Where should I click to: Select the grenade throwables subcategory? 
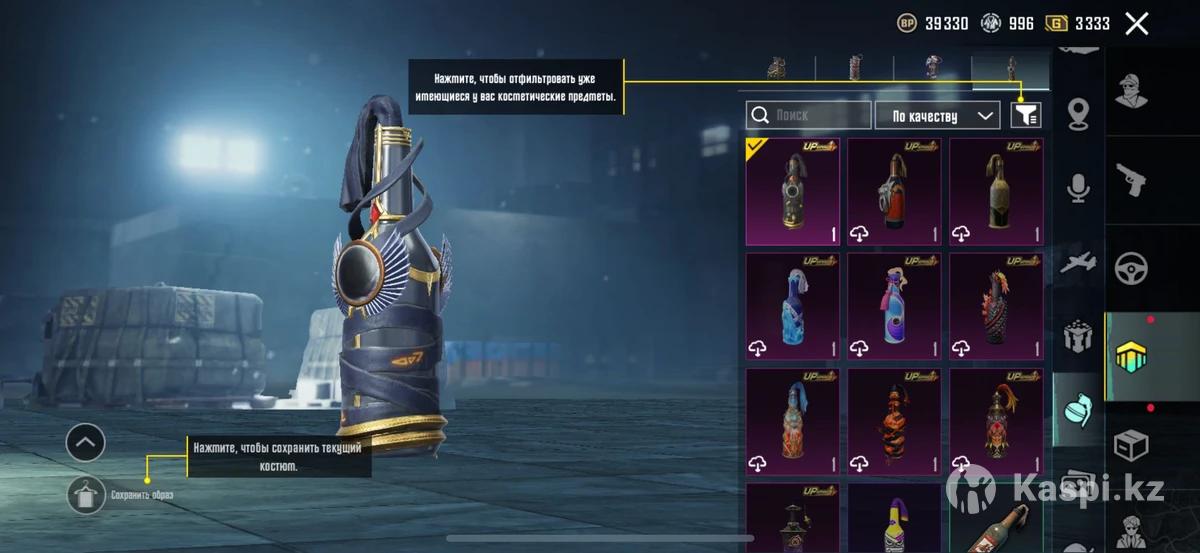coord(1078,408)
